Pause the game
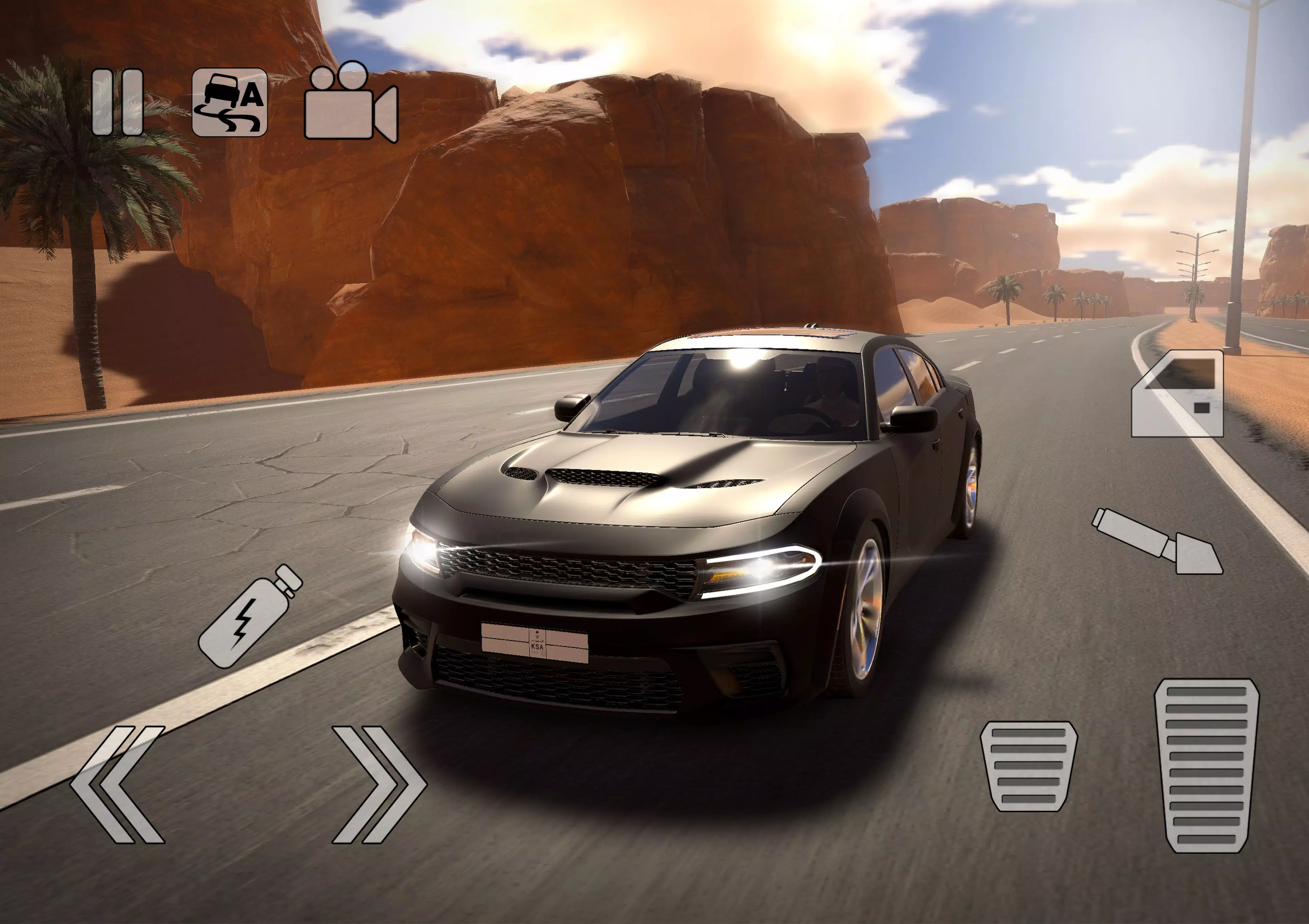The height and width of the screenshot is (924, 1309). click(x=118, y=103)
